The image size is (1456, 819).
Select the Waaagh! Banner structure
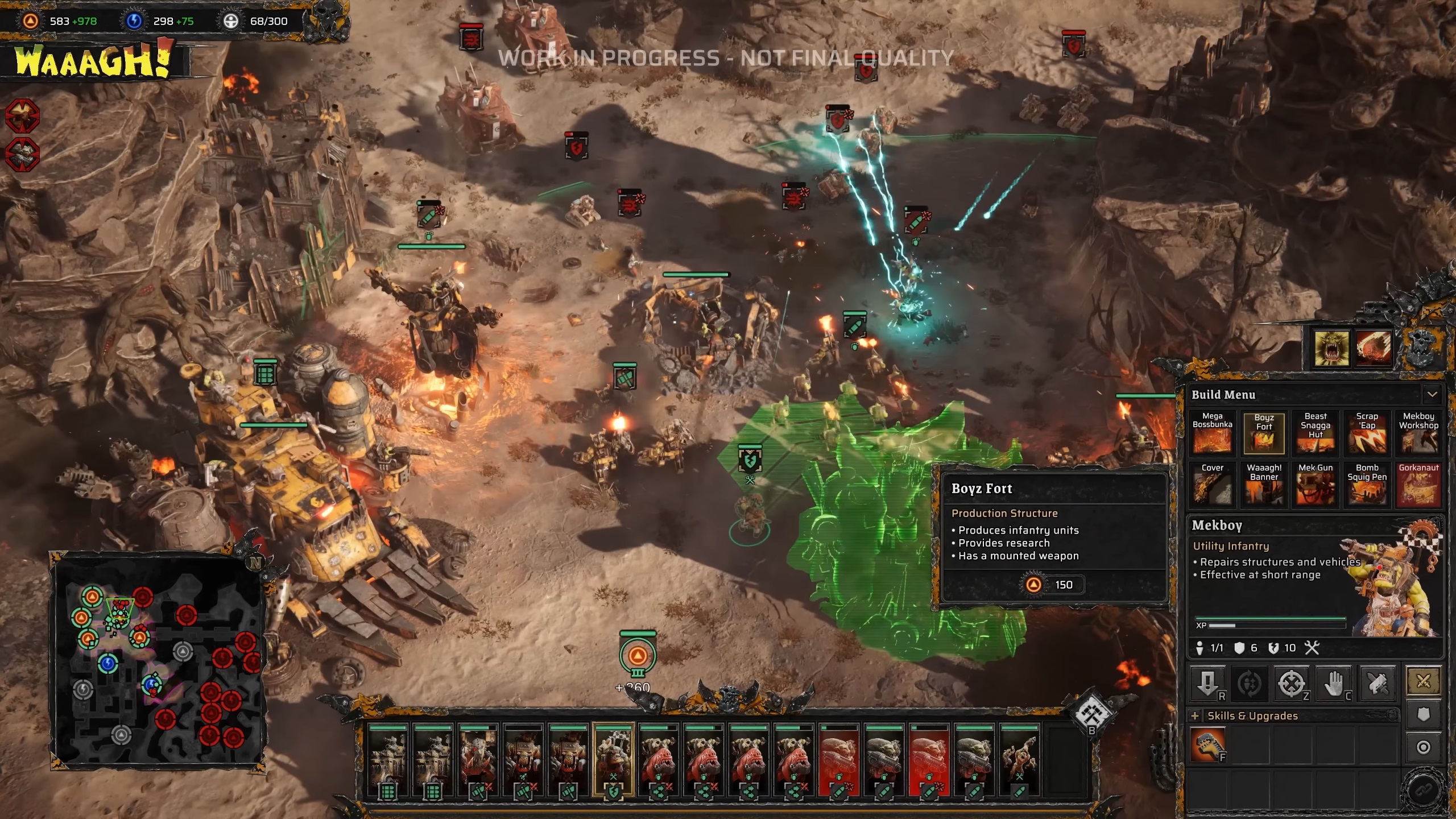(x=1264, y=485)
